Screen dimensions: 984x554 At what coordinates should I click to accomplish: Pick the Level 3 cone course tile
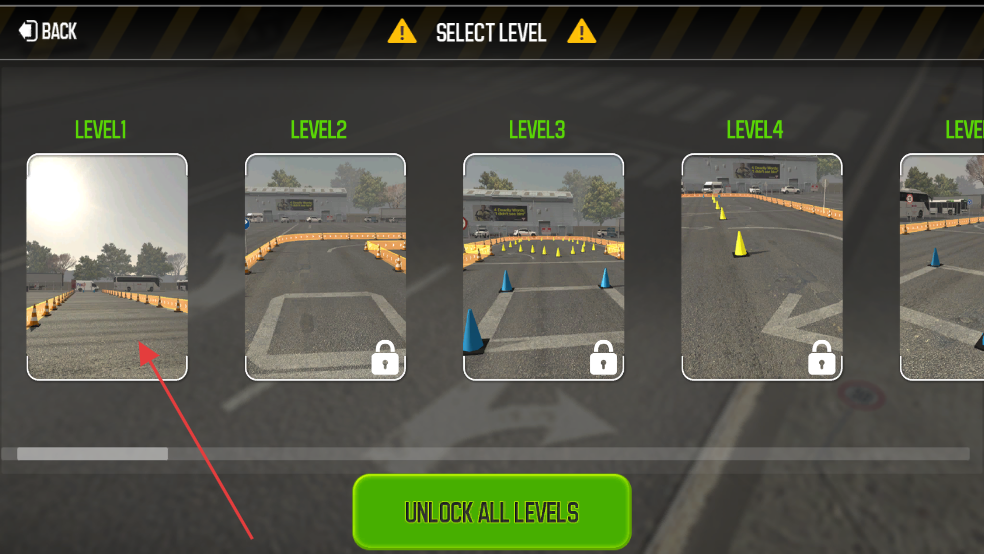click(x=543, y=267)
